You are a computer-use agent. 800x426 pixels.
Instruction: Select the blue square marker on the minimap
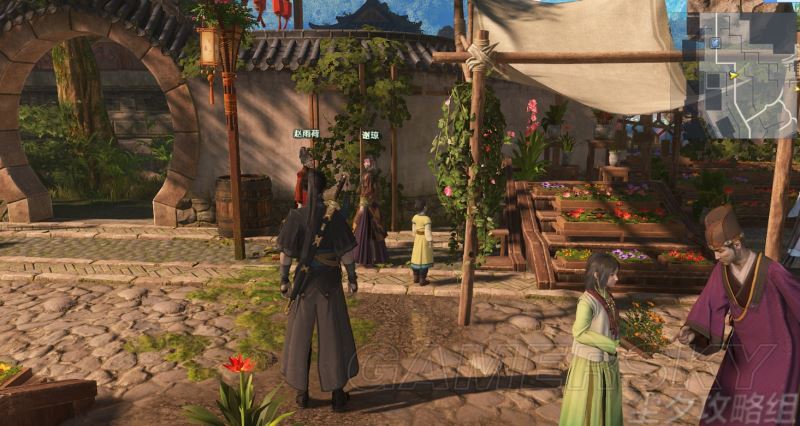point(717,44)
